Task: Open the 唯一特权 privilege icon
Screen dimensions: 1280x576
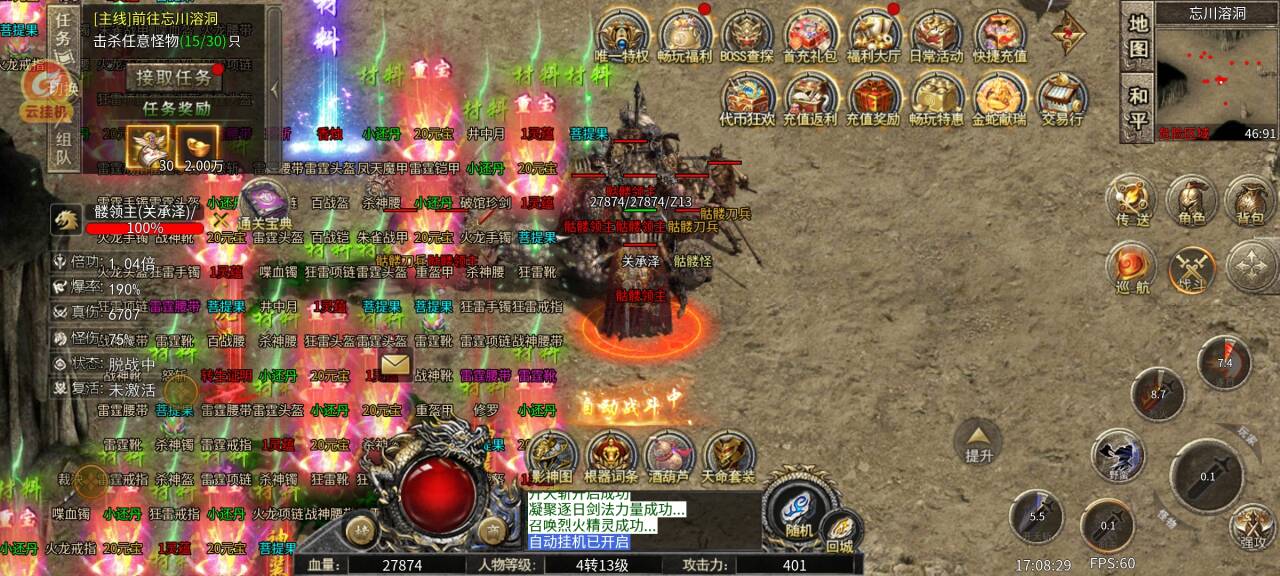Action: (x=621, y=35)
